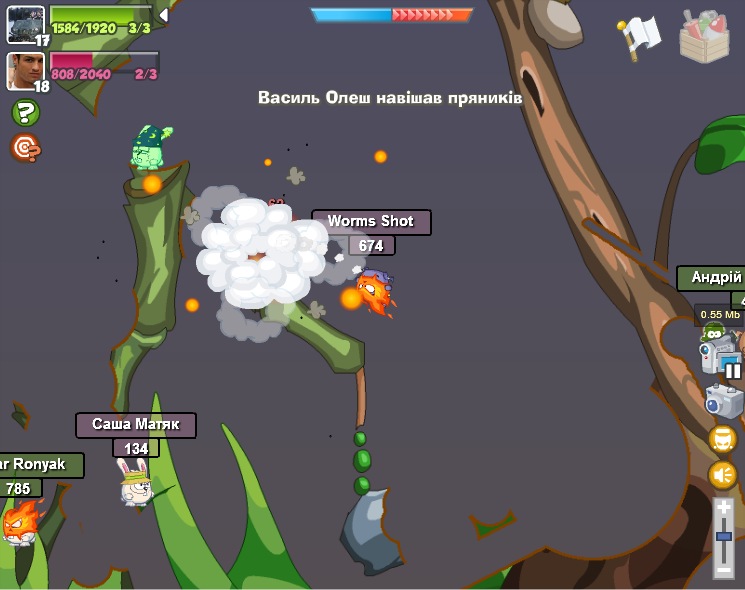
Task: Click the orange target hint icon
Action: (25, 148)
